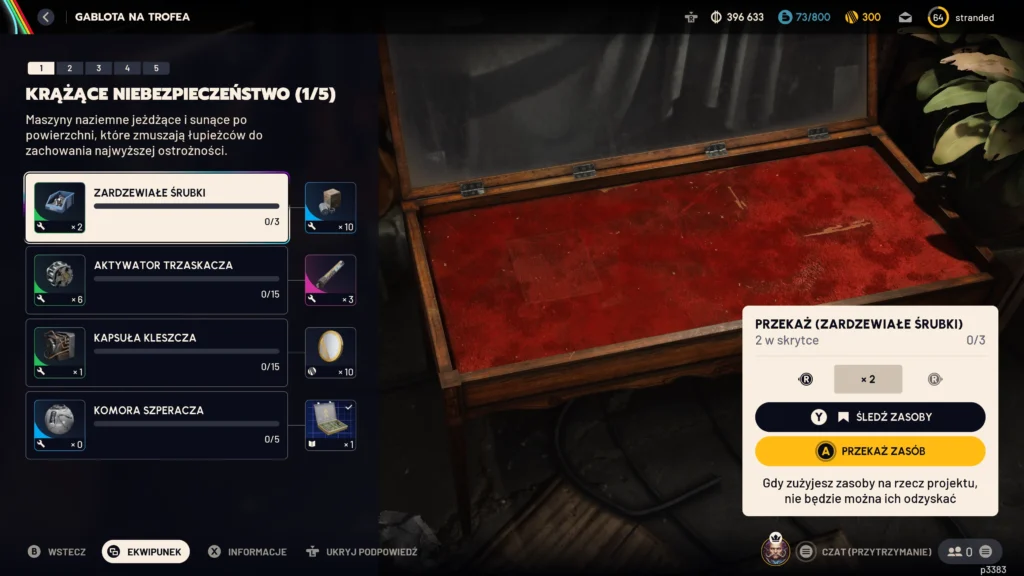Open the Czat chat box
This screenshot has height=576, width=1024.
(868, 551)
